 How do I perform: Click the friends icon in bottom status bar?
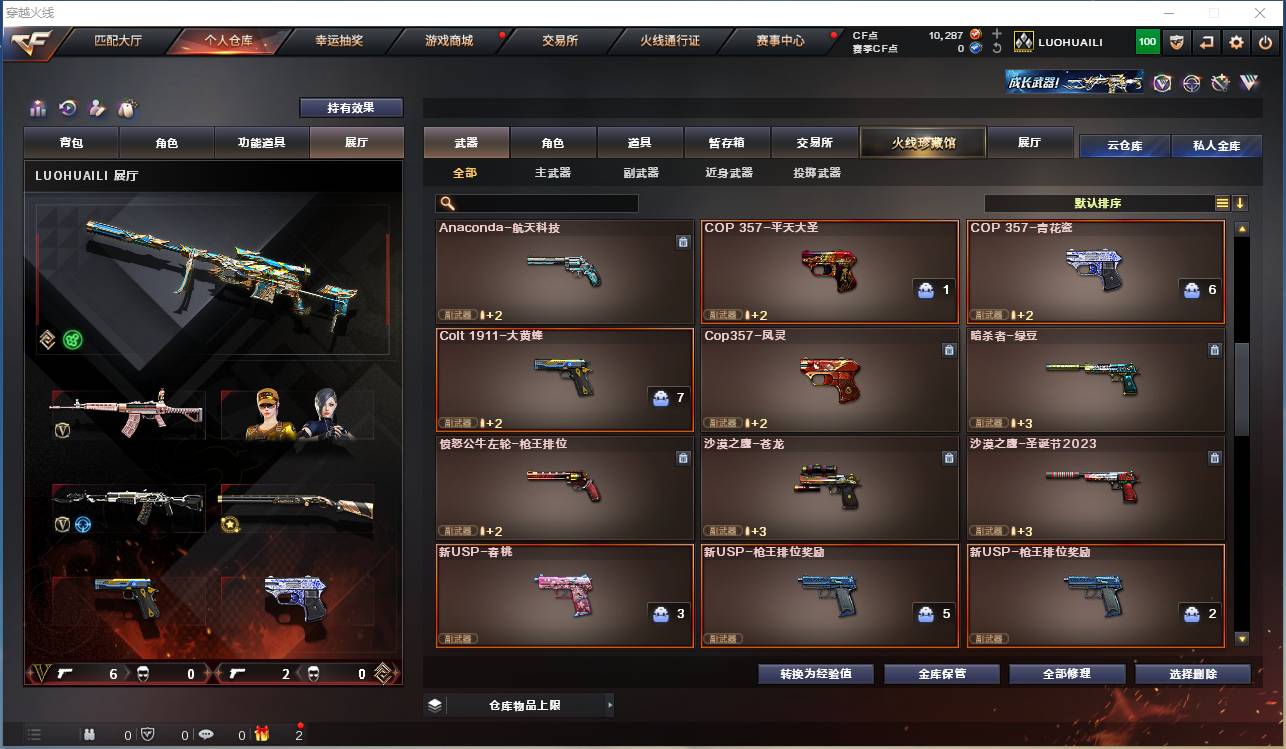click(x=89, y=733)
